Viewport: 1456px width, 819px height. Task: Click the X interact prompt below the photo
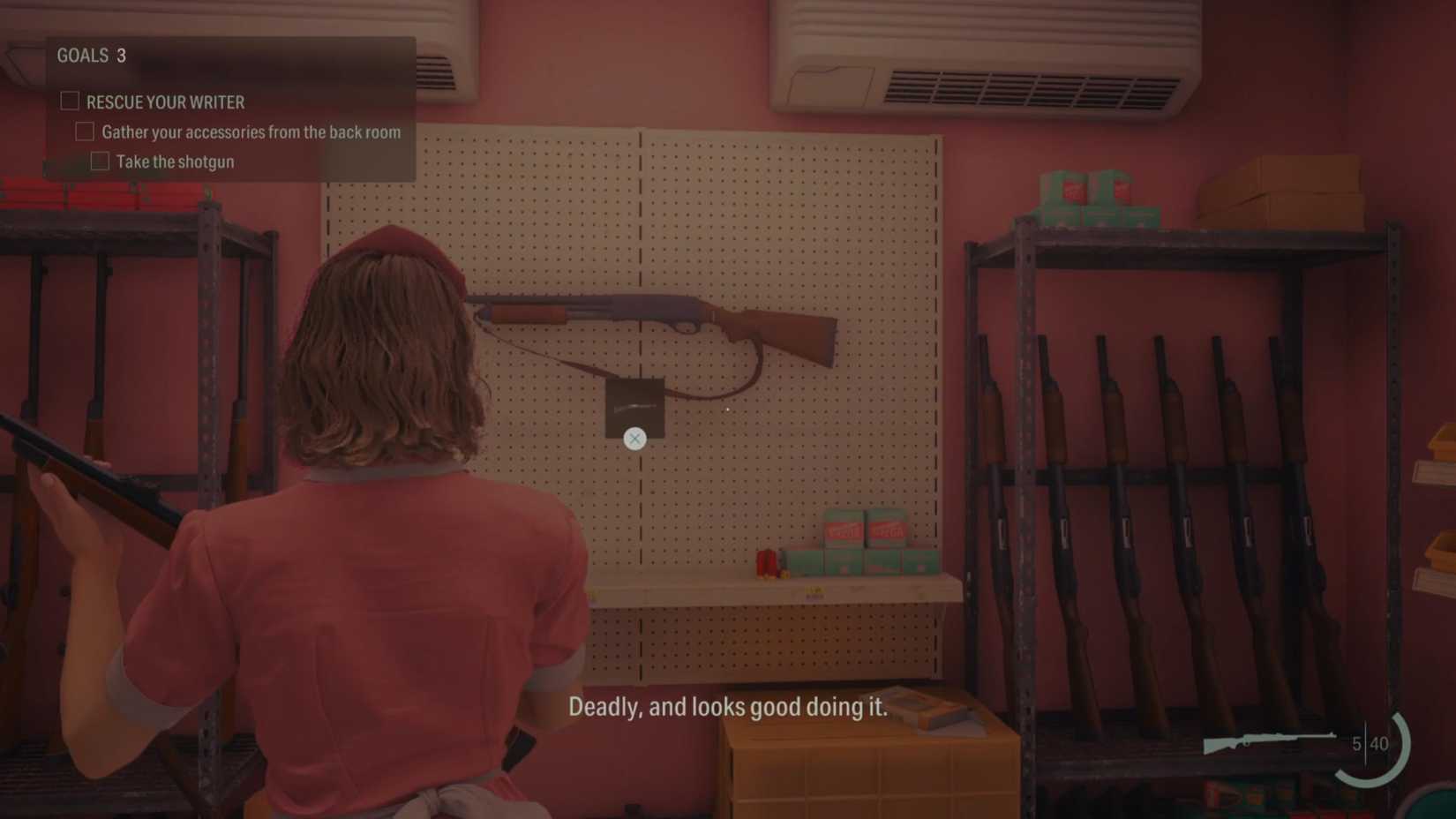pyautogui.click(x=634, y=438)
